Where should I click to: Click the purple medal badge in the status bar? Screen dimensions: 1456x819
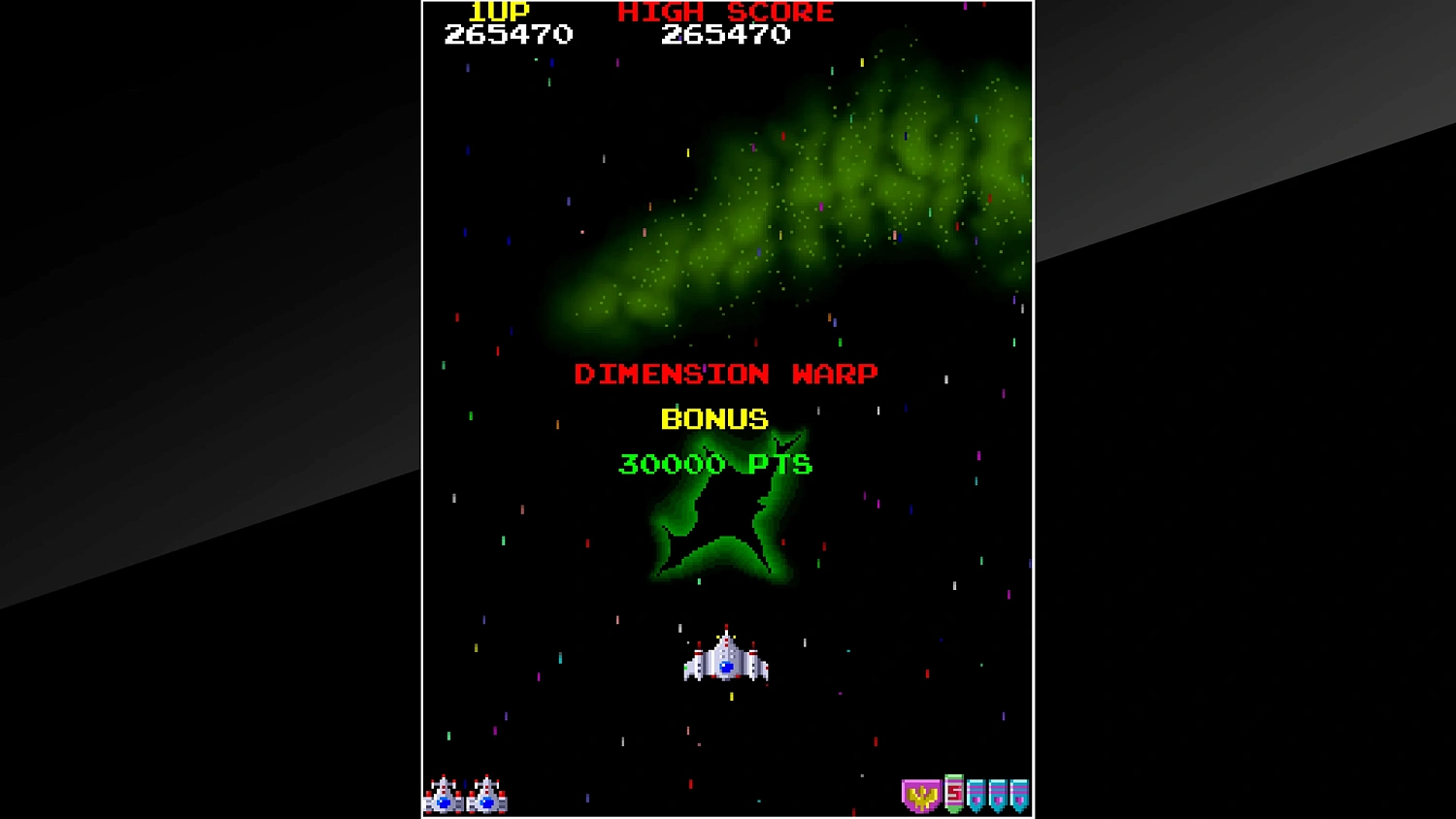coord(921,796)
